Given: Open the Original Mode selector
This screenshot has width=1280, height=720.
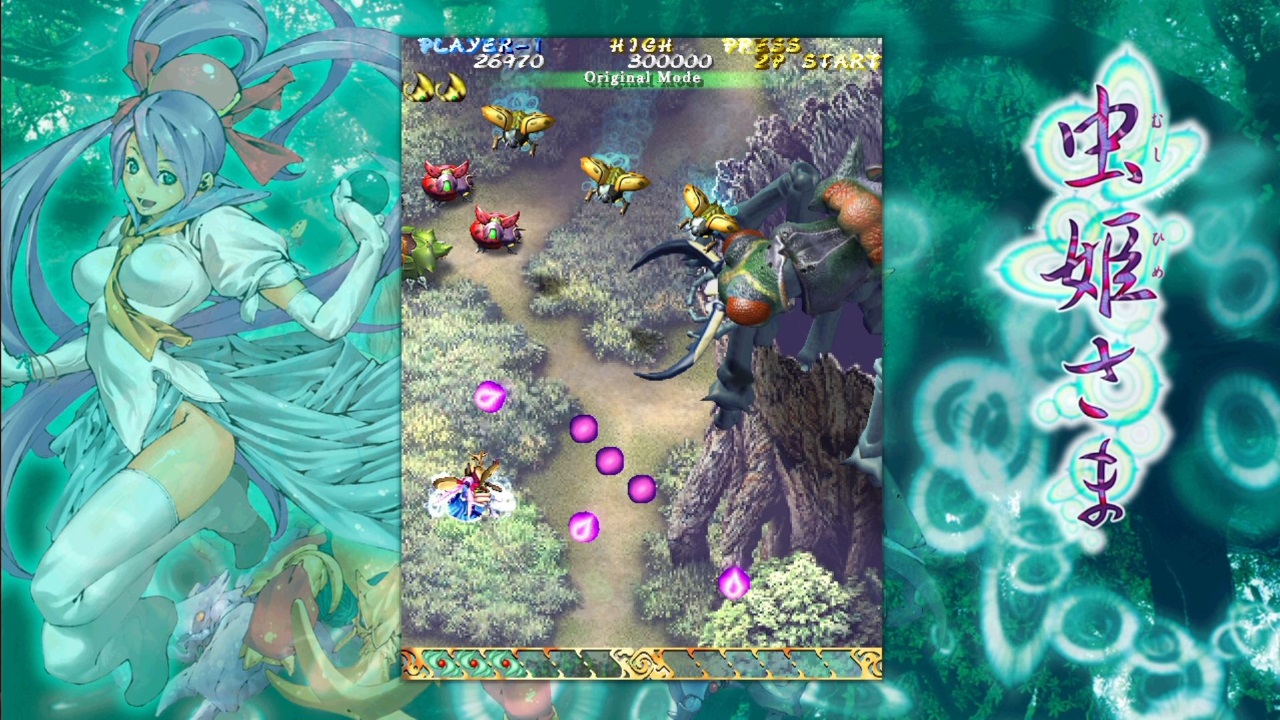Looking at the screenshot, I should click(x=643, y=77).
